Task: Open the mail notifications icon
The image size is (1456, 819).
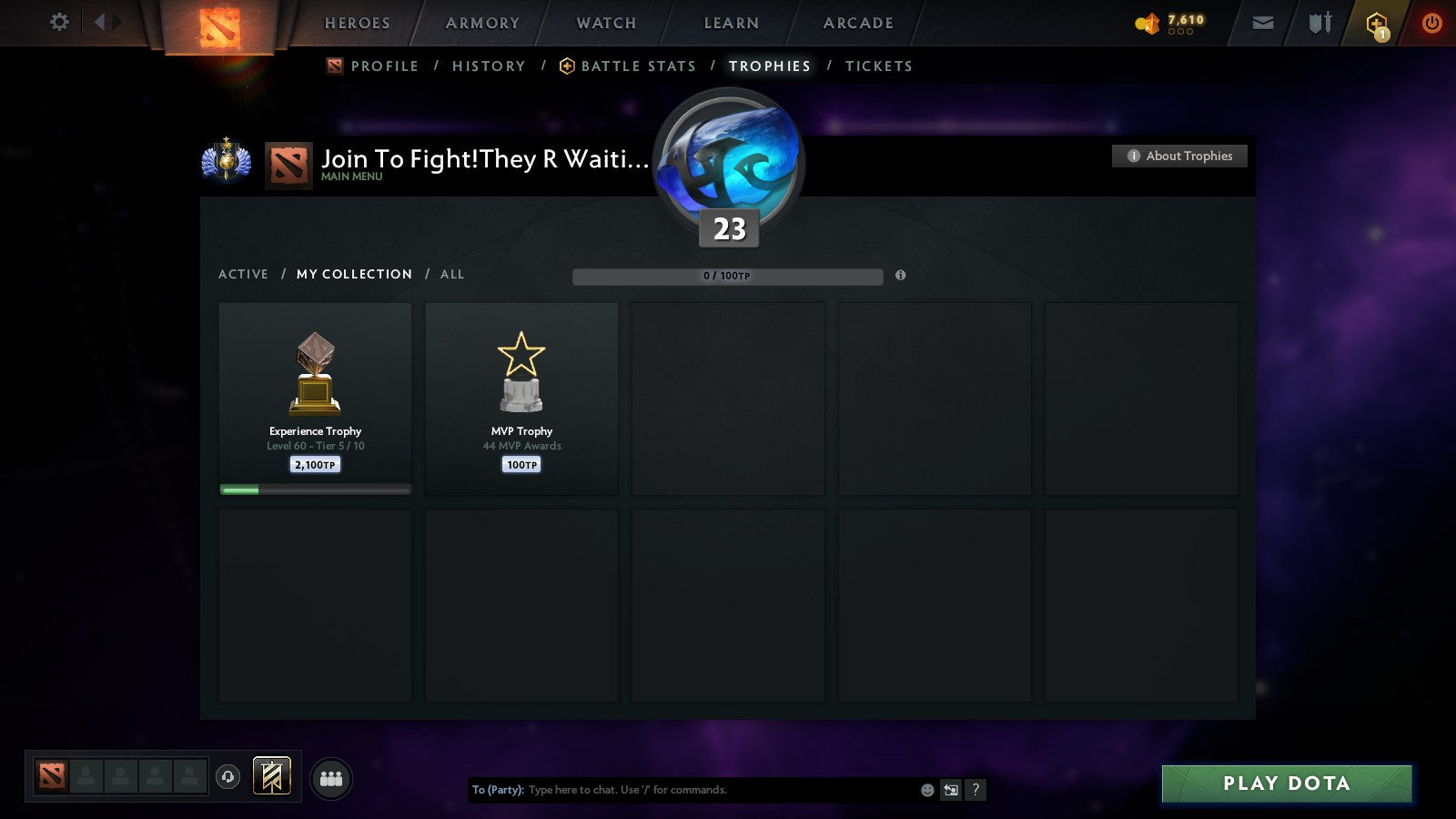Action: 1263,23
